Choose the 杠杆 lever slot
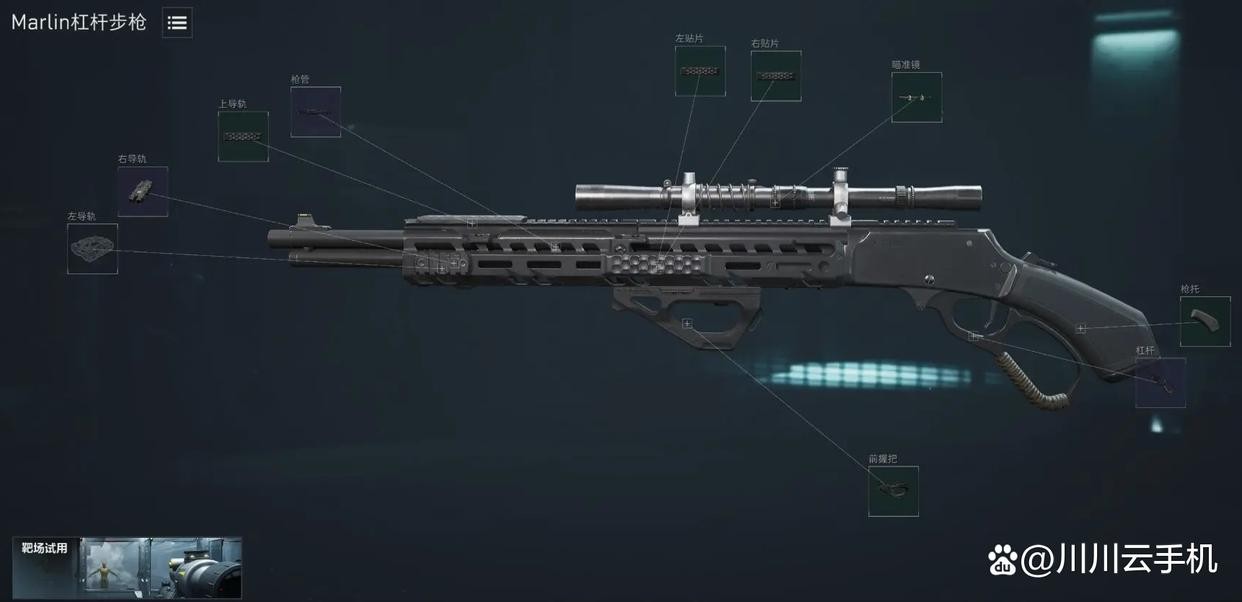The image size is (1242, 602). pos(1160,382)
